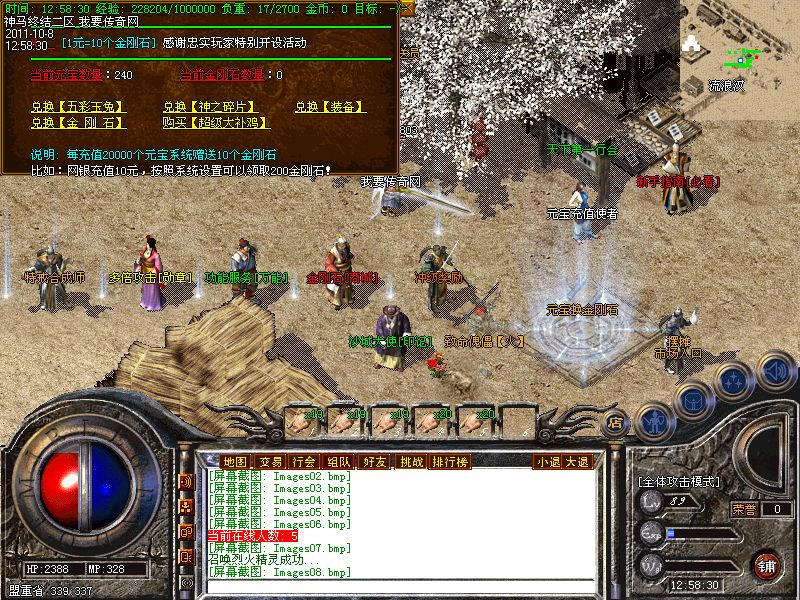Open the 店 shop round button

tap(616, 423)
